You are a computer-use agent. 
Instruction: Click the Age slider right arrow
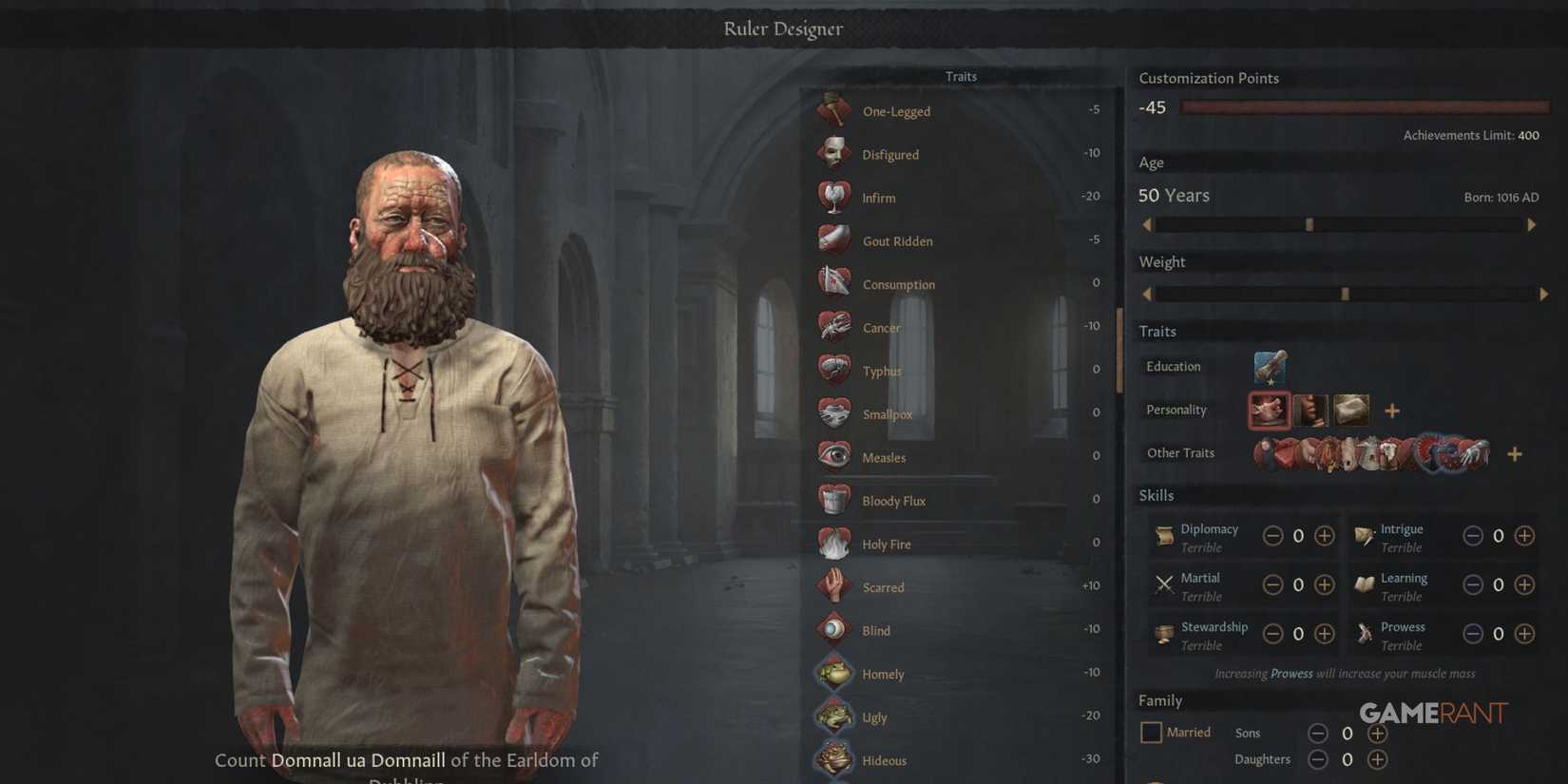point(1532,224)
